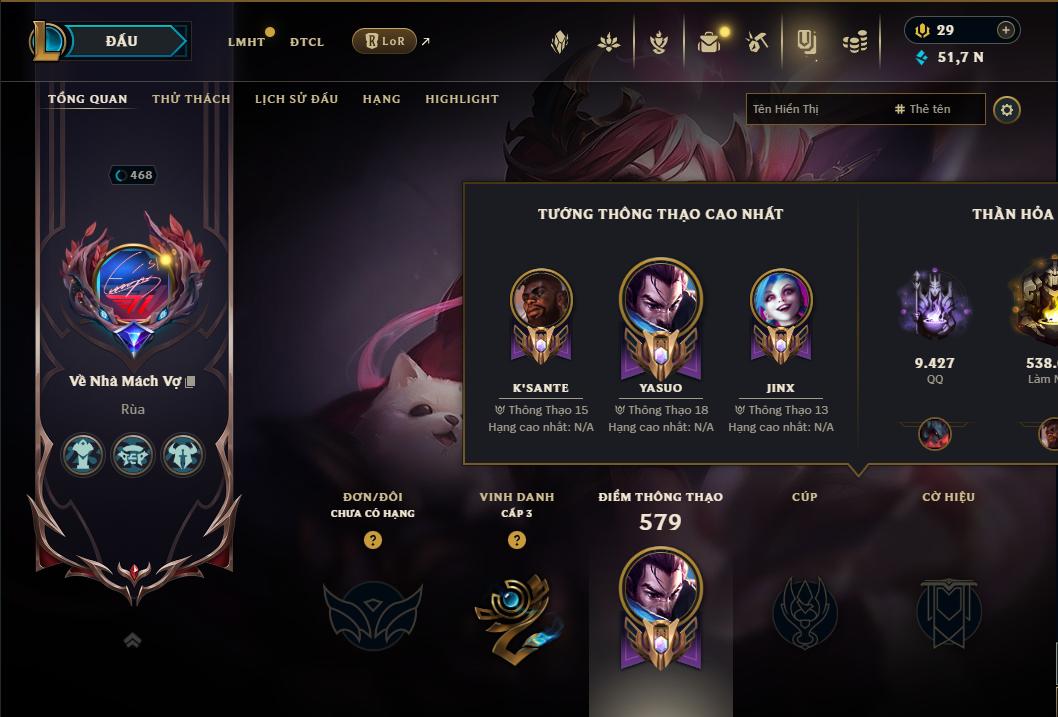Switch to the Hạng tab
The width and height of the screenshot is (1058, 717).
point(381,99)
